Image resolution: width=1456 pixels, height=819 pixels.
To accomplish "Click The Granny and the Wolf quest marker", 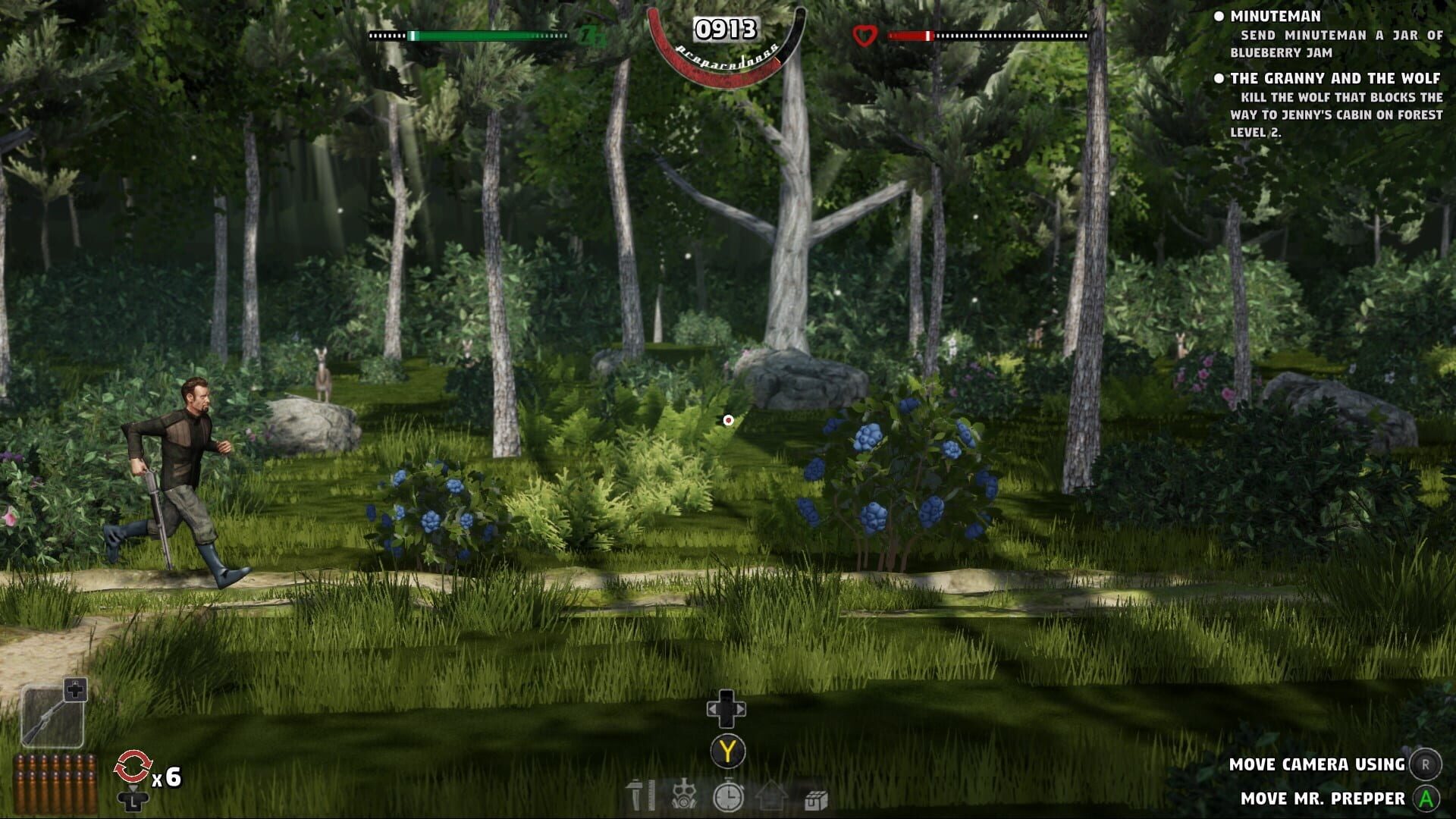I will 1221,77.
